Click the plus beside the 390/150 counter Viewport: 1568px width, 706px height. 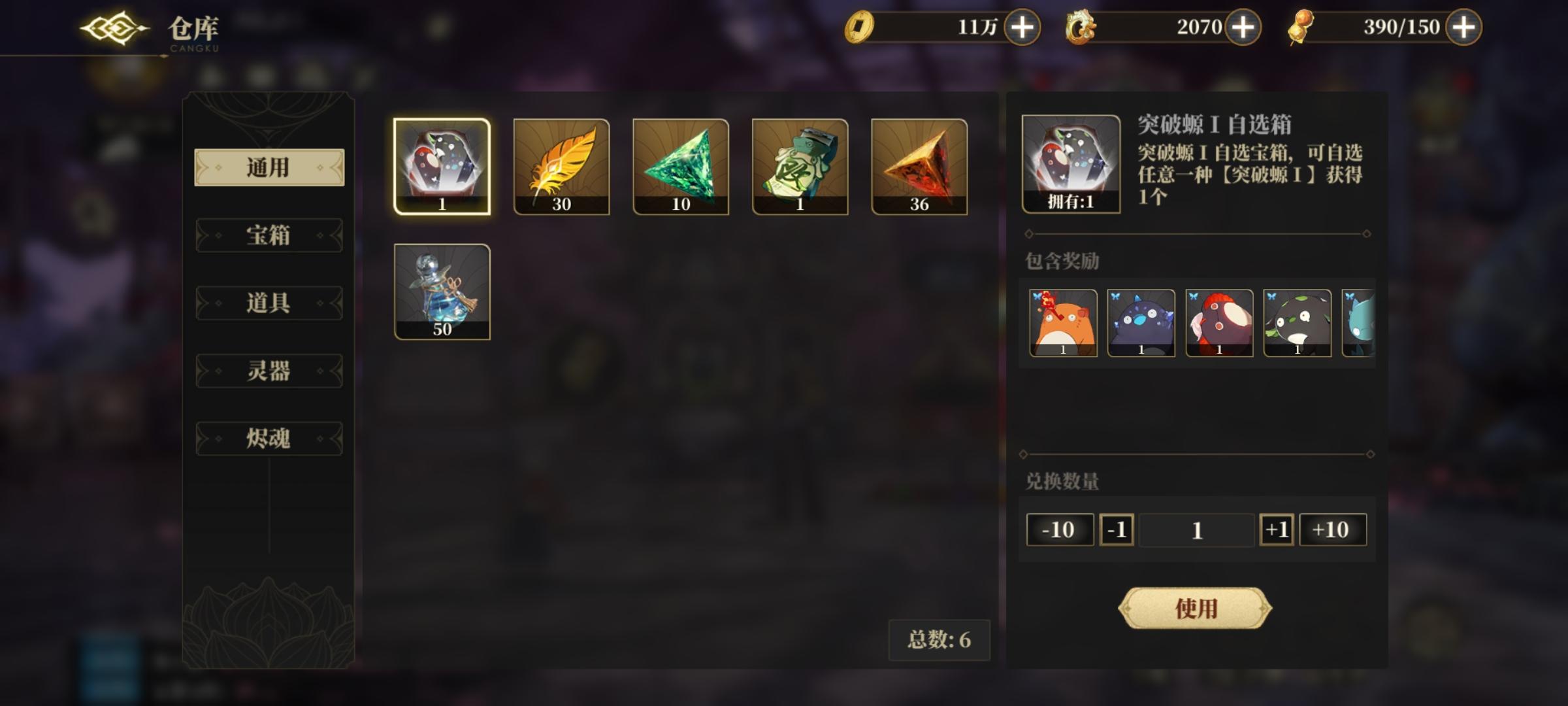(x=1462, y=27)
